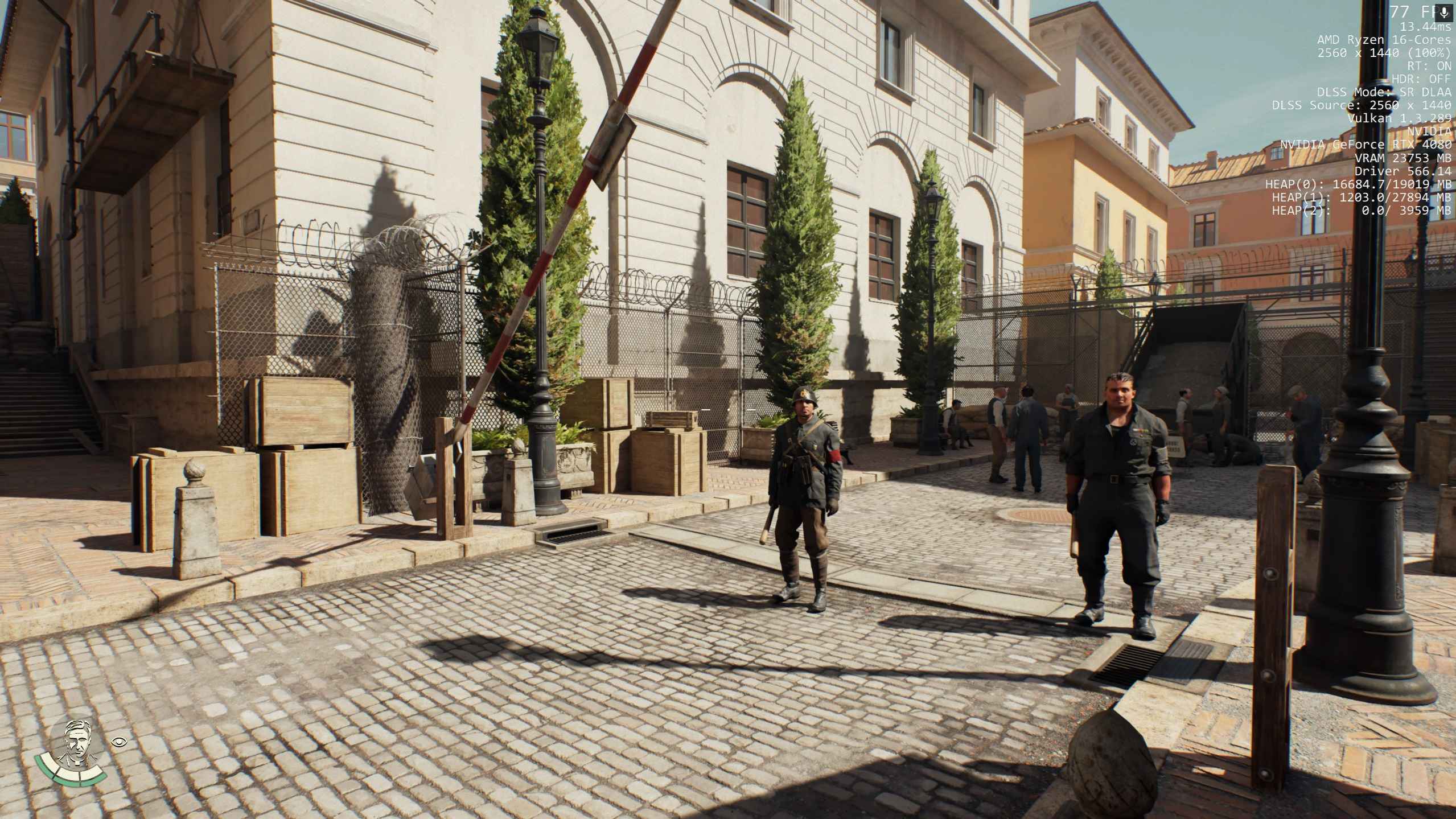The width and height of the screenshot is (1456, 819).
Task: Toggle the microphone overlay icon
Action: click(1444, 13)
